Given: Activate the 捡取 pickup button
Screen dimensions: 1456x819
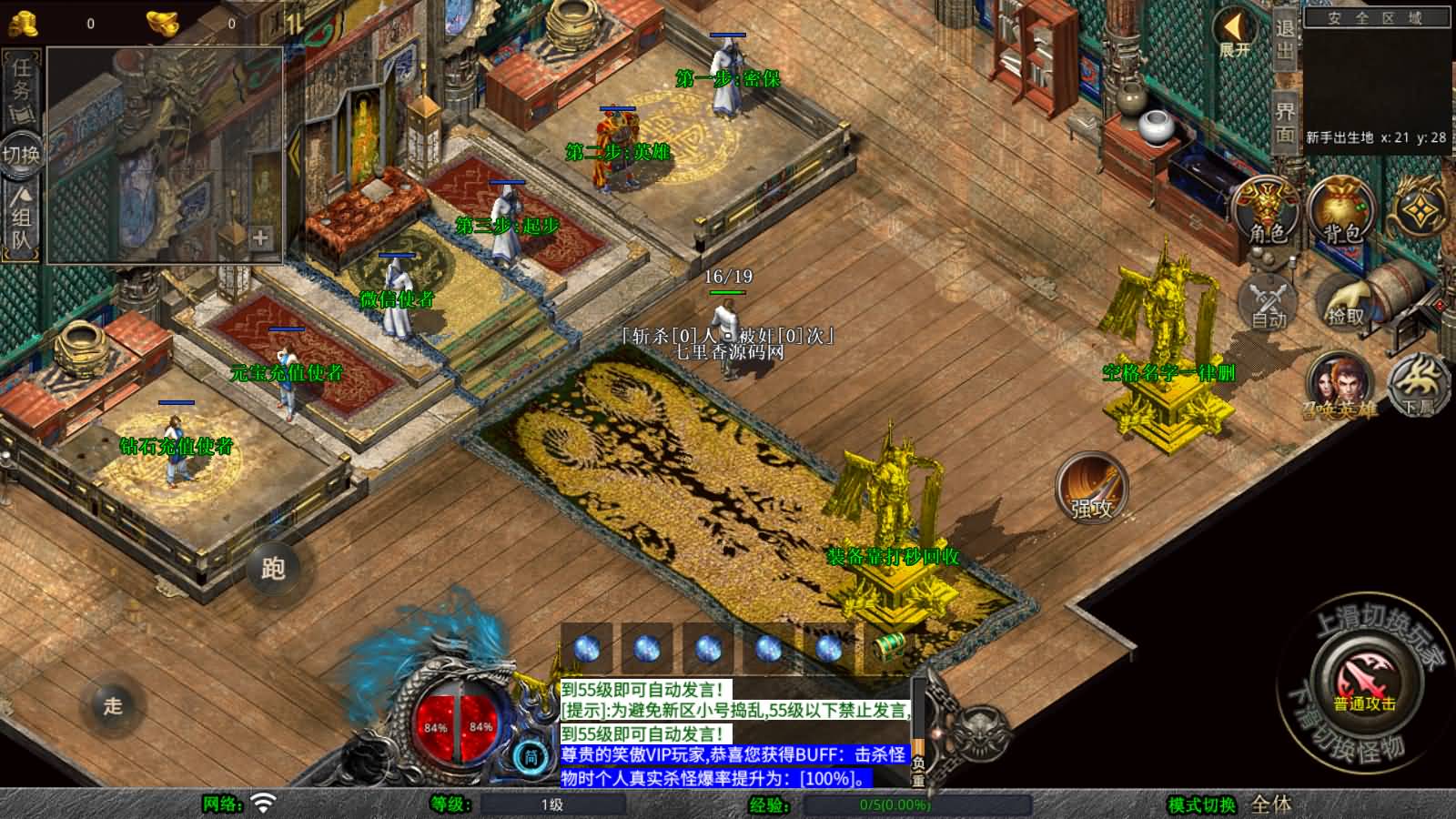Looking at the screenshot, I should (x=1346, y=300).
